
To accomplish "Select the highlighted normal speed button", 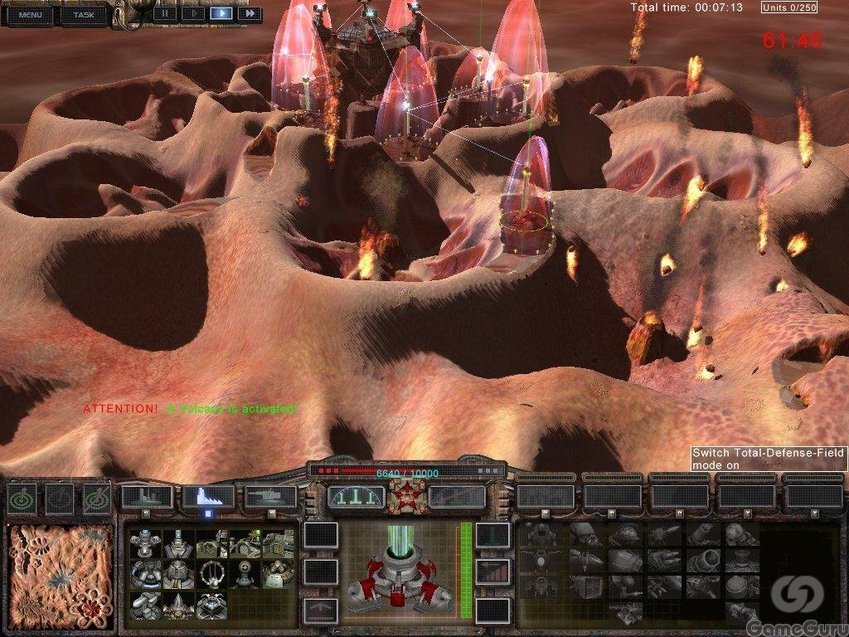I will coord(221,14).
